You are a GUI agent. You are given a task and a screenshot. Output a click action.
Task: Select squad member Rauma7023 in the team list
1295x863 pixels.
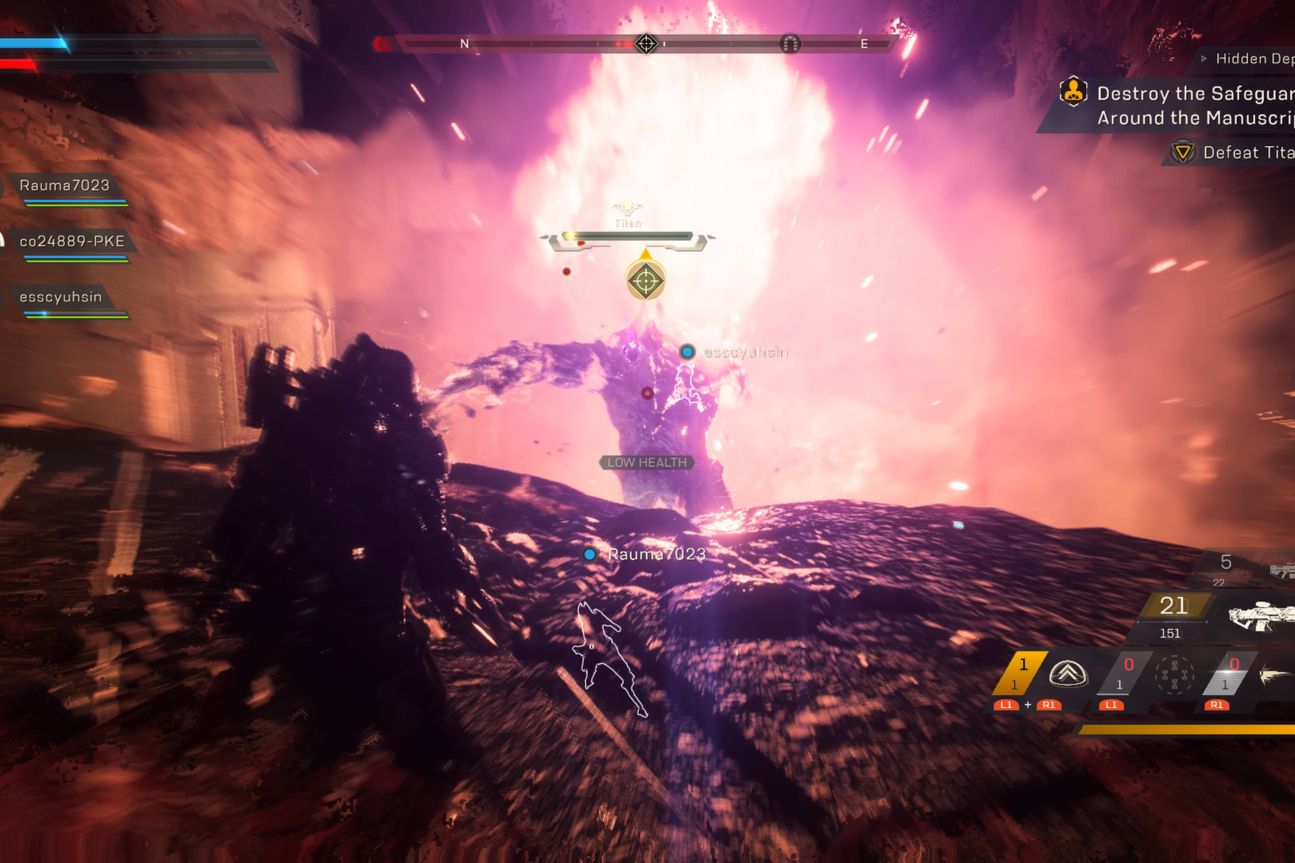(64, 185)
